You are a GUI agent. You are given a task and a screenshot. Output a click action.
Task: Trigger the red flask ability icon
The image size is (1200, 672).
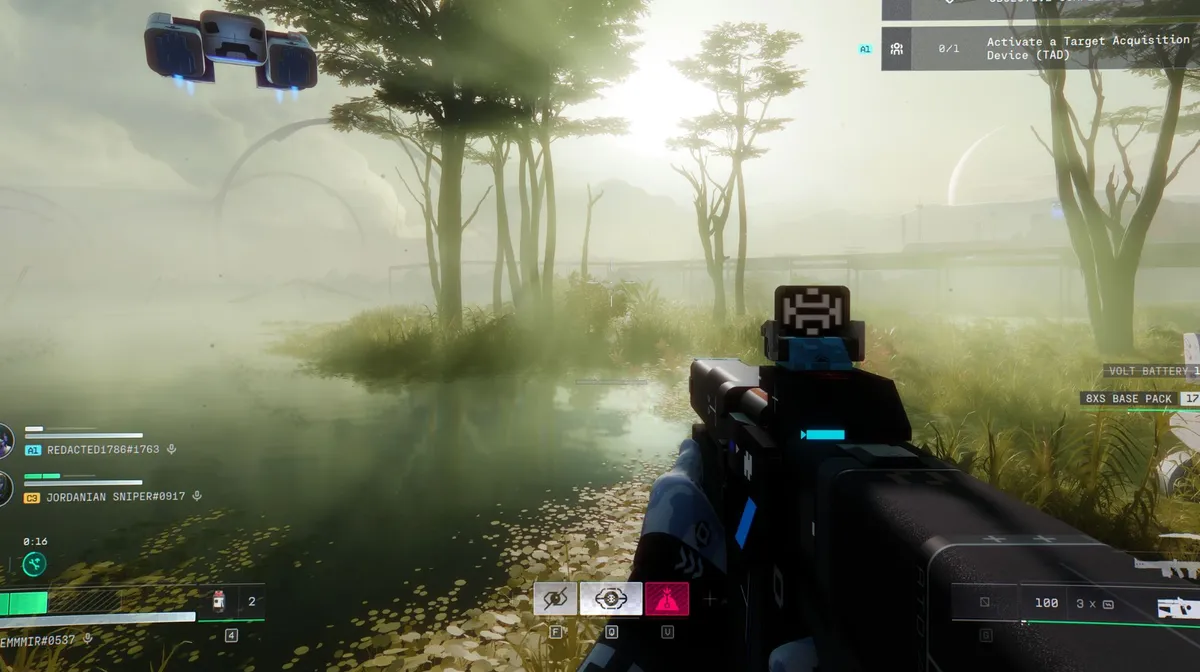666,598
